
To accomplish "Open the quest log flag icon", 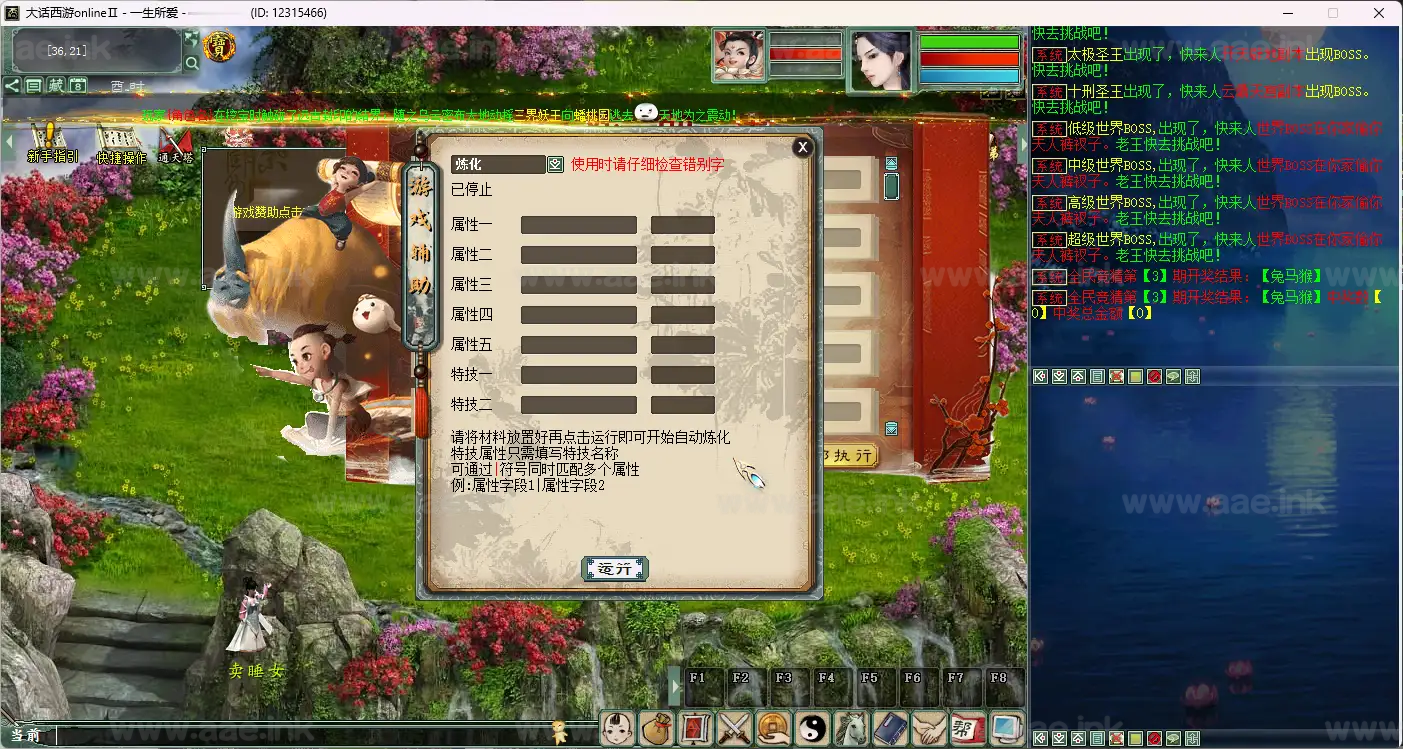I will tap(694, 728).
